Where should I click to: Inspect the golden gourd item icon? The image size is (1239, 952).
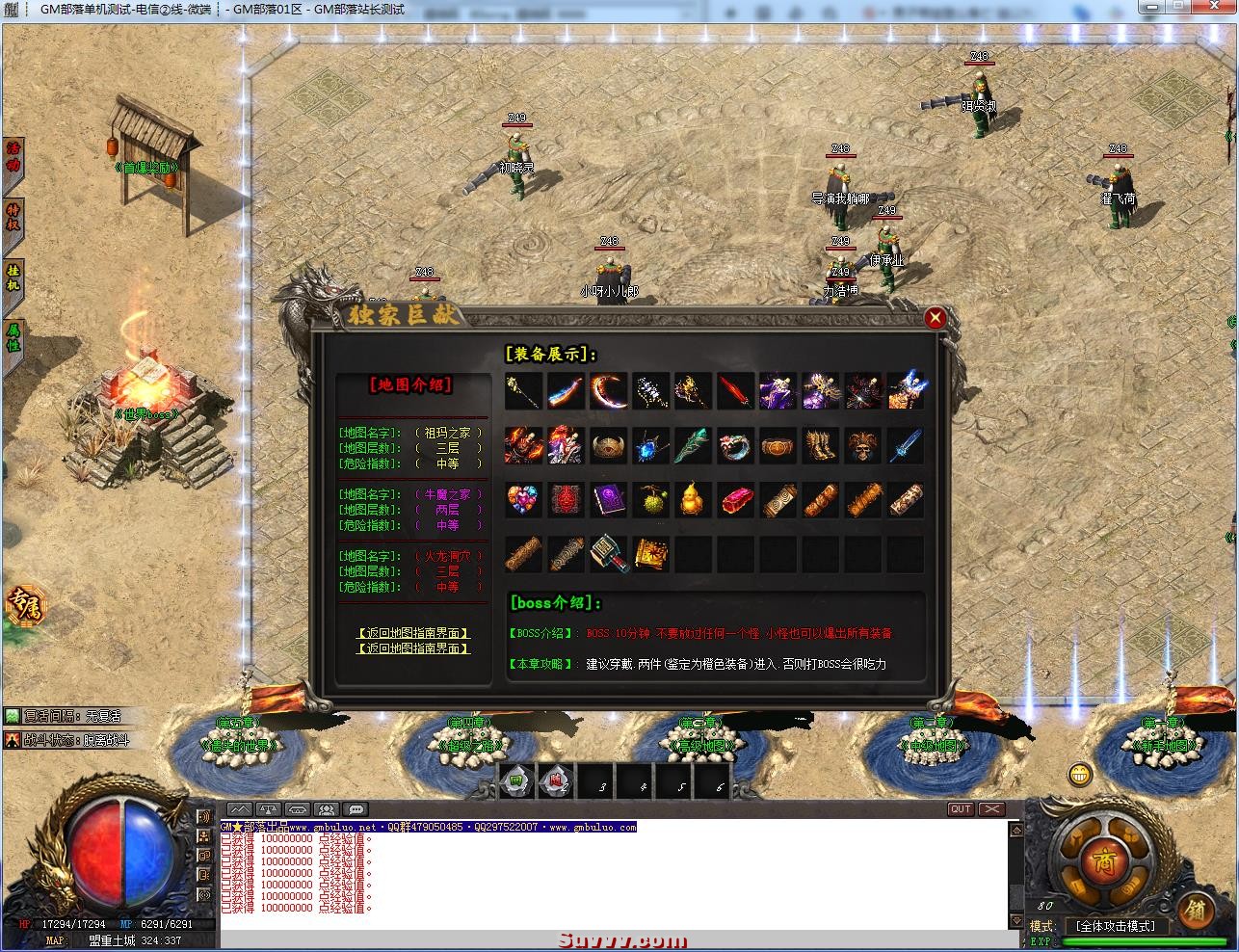click(x=694, y=501)
